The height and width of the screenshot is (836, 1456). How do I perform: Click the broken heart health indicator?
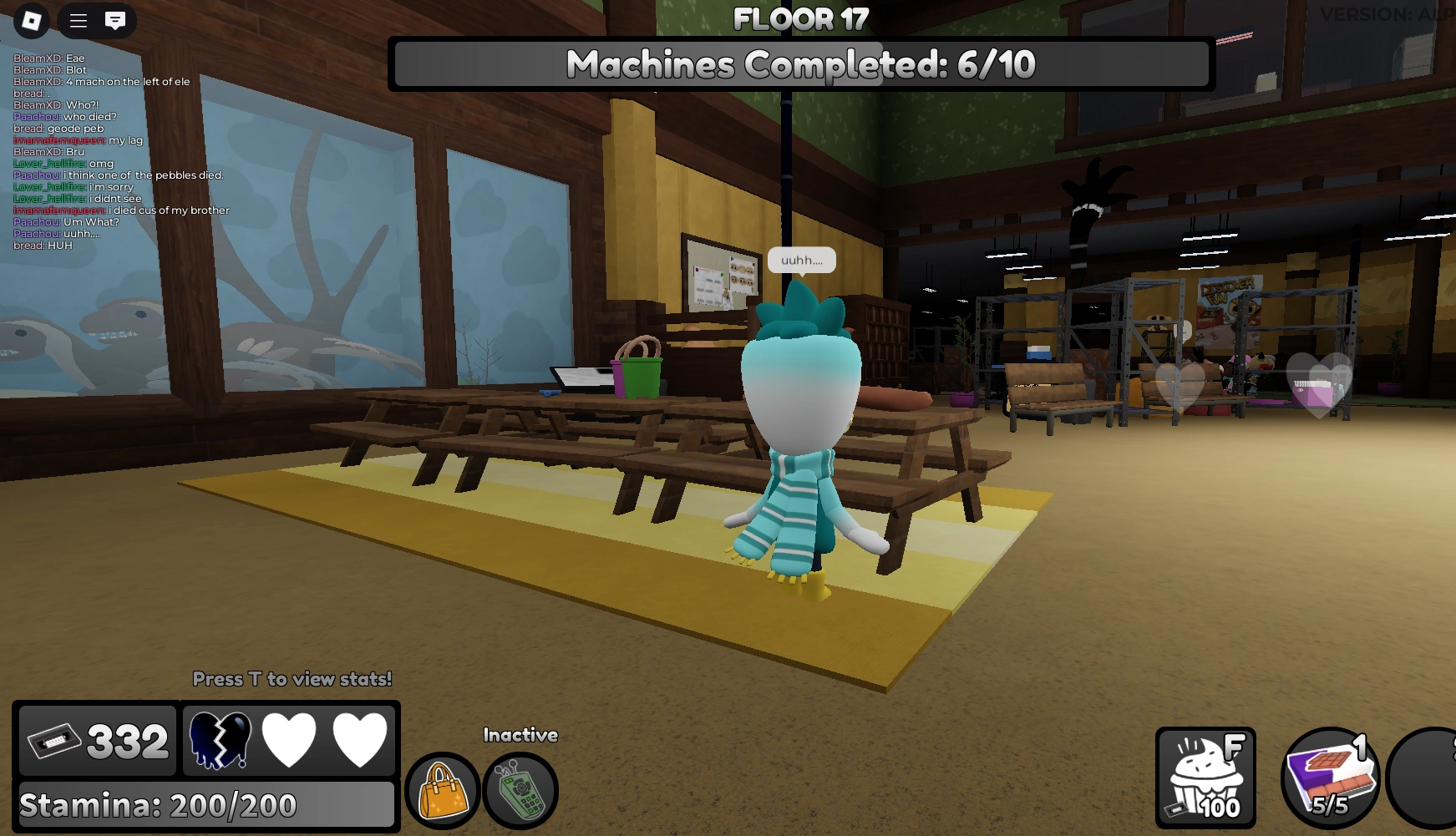[221, 740]
